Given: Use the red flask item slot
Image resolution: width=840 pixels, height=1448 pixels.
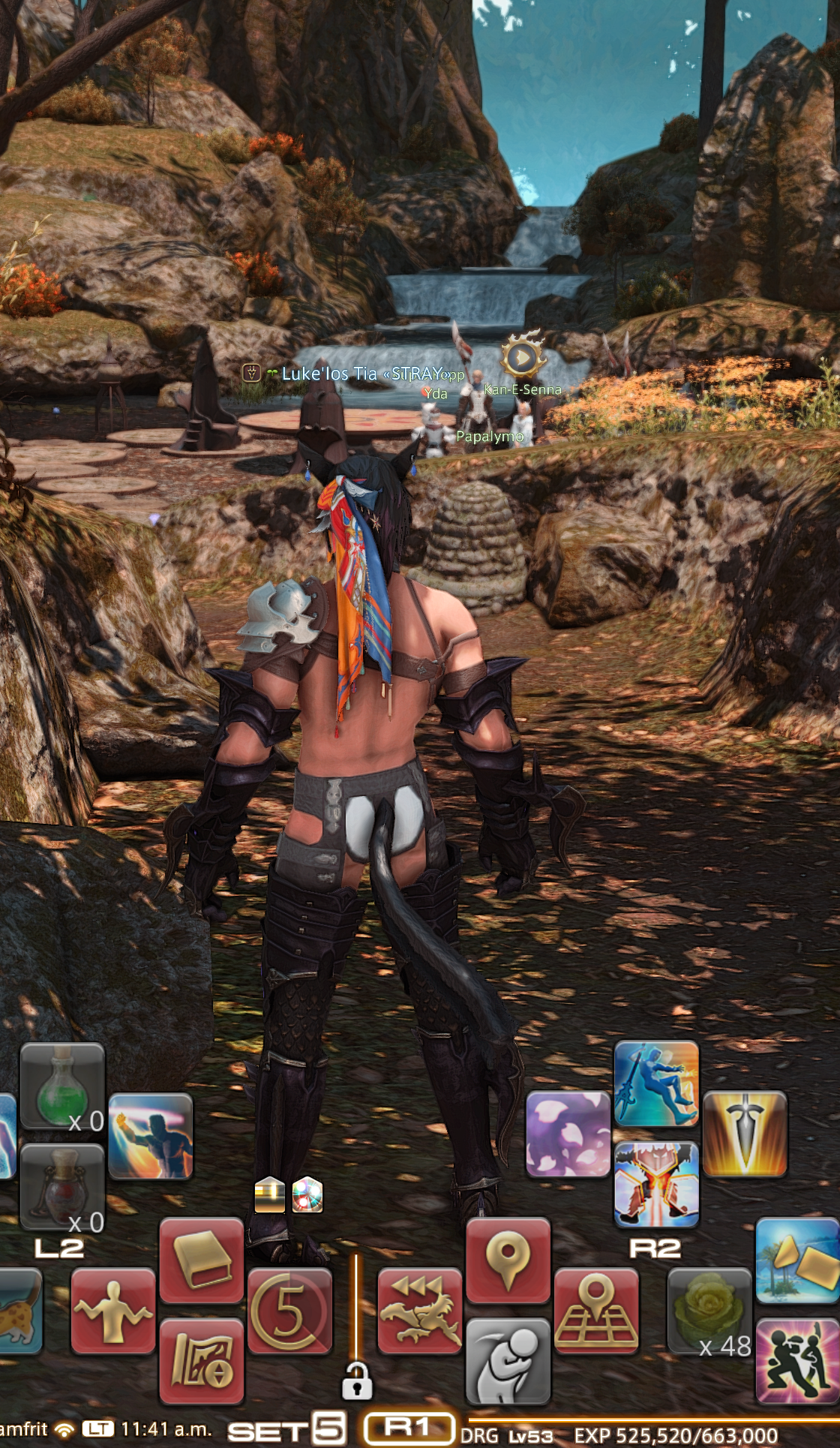Looking at the screenshot, I should point(62,1187).
